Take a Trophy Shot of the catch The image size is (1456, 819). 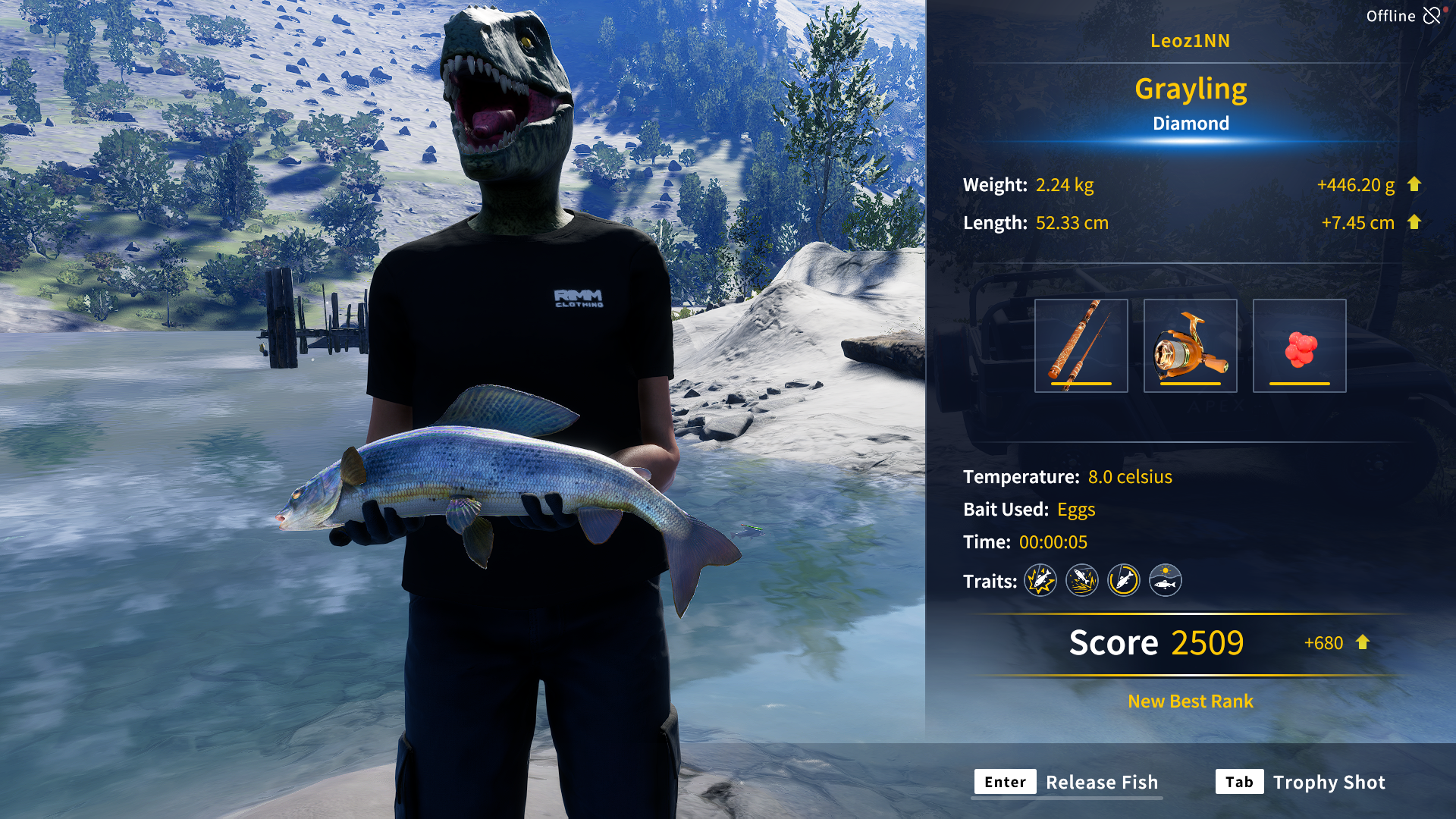1301,782
